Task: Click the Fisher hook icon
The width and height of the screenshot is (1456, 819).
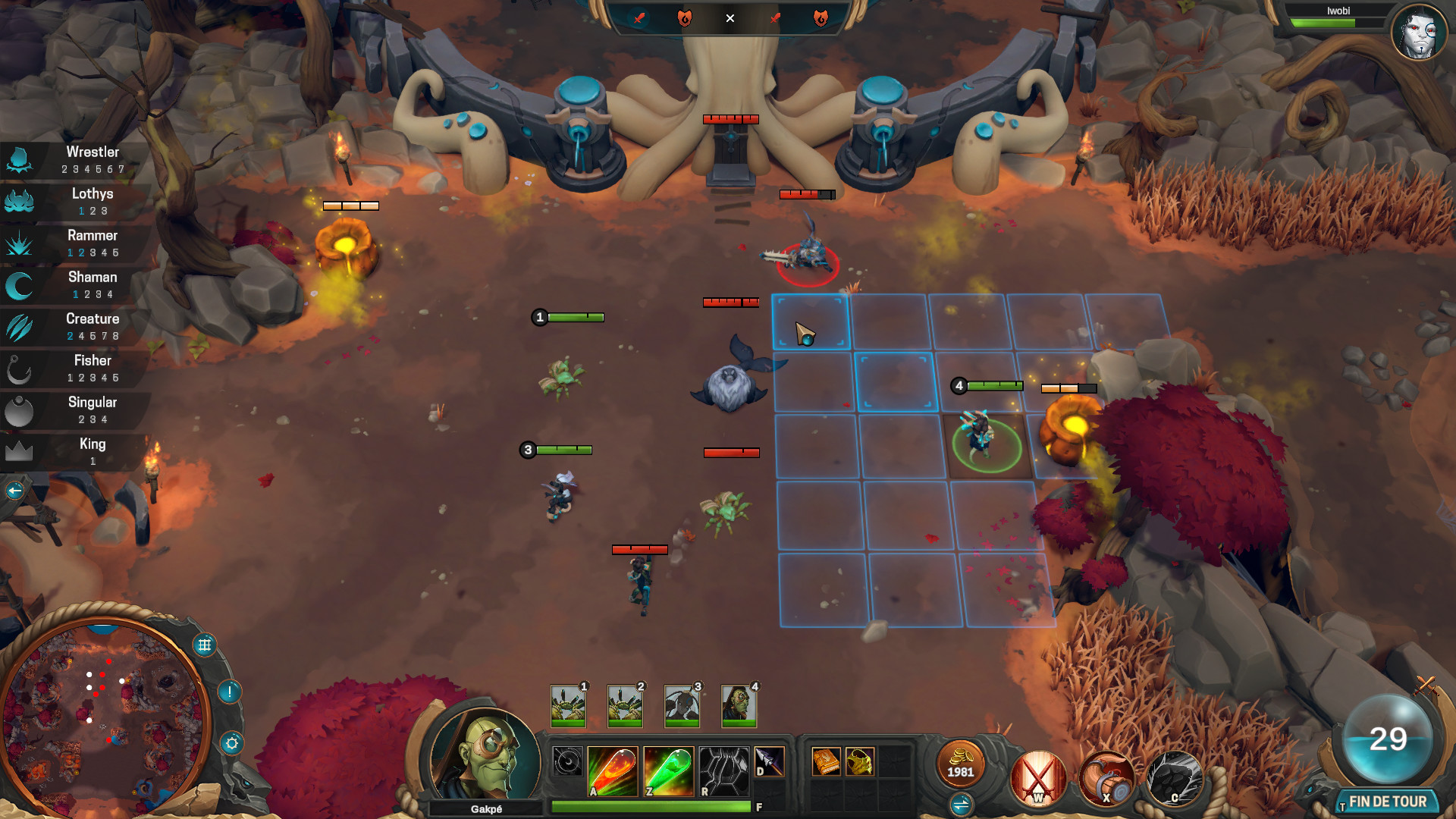Action: point(20,369)
